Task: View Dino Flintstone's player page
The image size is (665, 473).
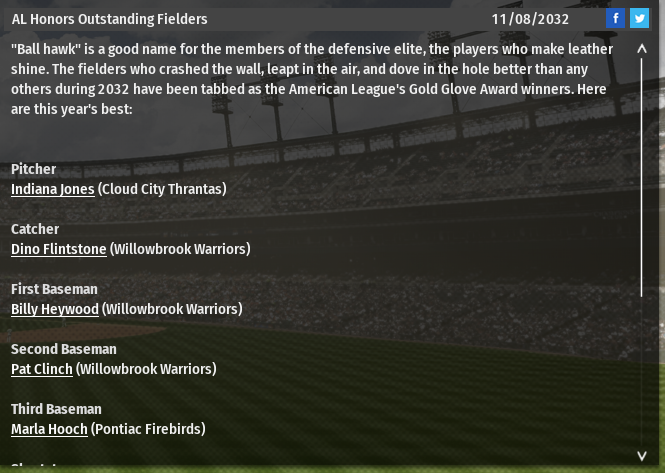Action: (x=58, y=249)
